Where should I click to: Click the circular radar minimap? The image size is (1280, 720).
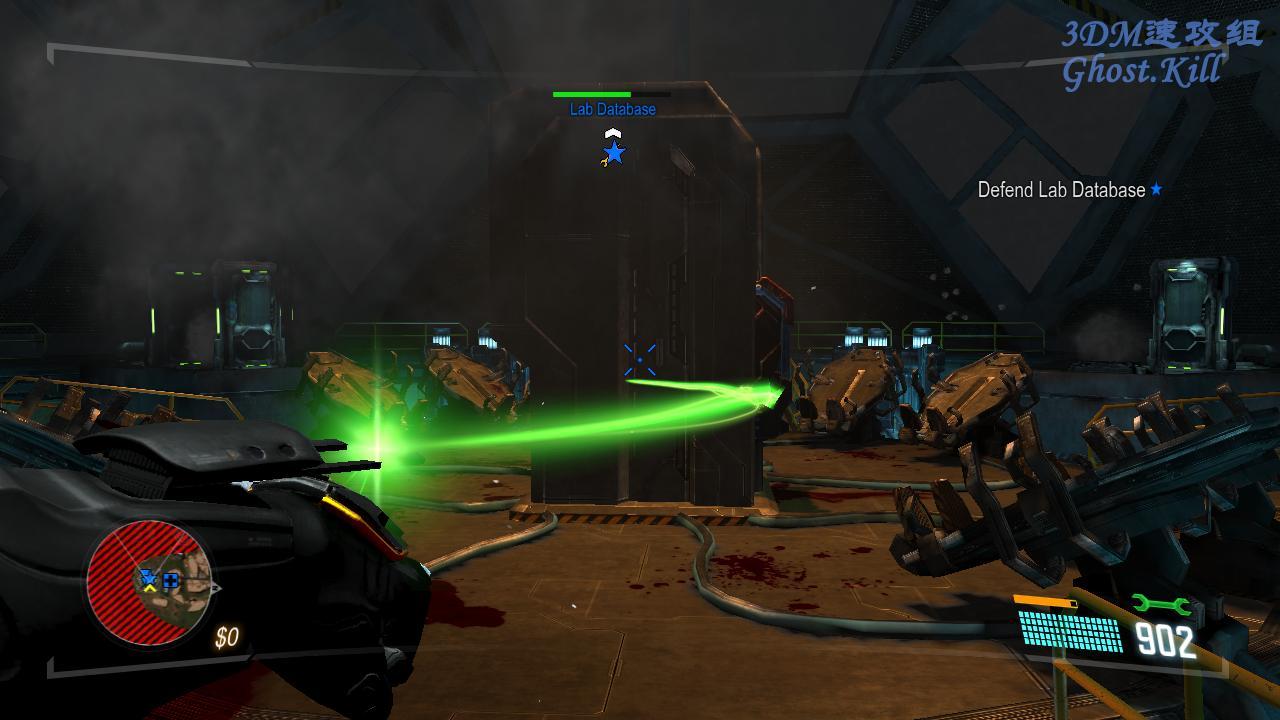(148, 581)
